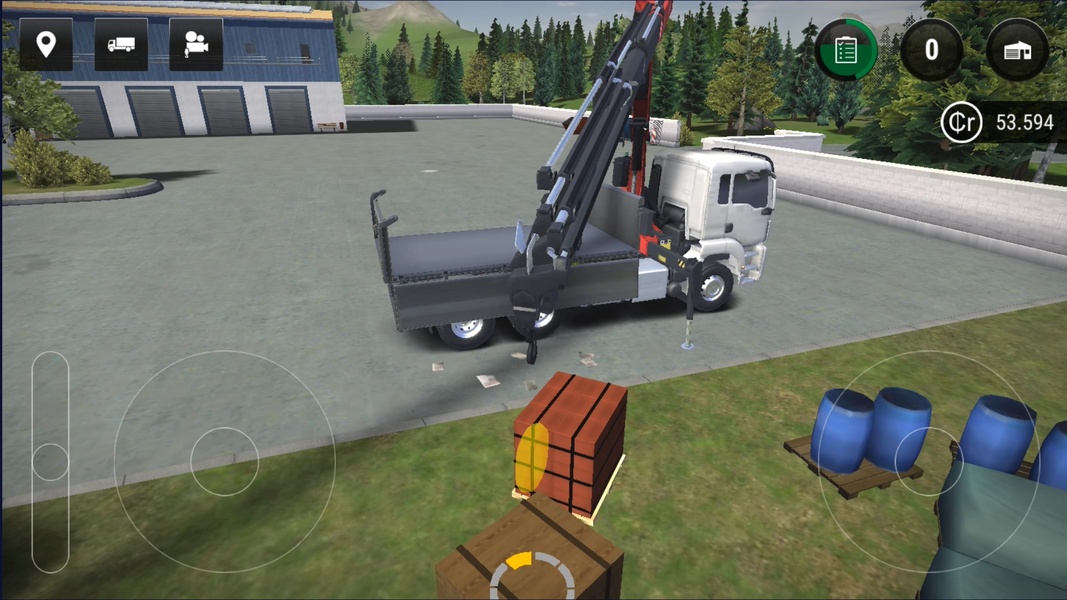The image size is (1067, 600).
Task: Open the truck vehicle selection button
Action: pos(121,44)
